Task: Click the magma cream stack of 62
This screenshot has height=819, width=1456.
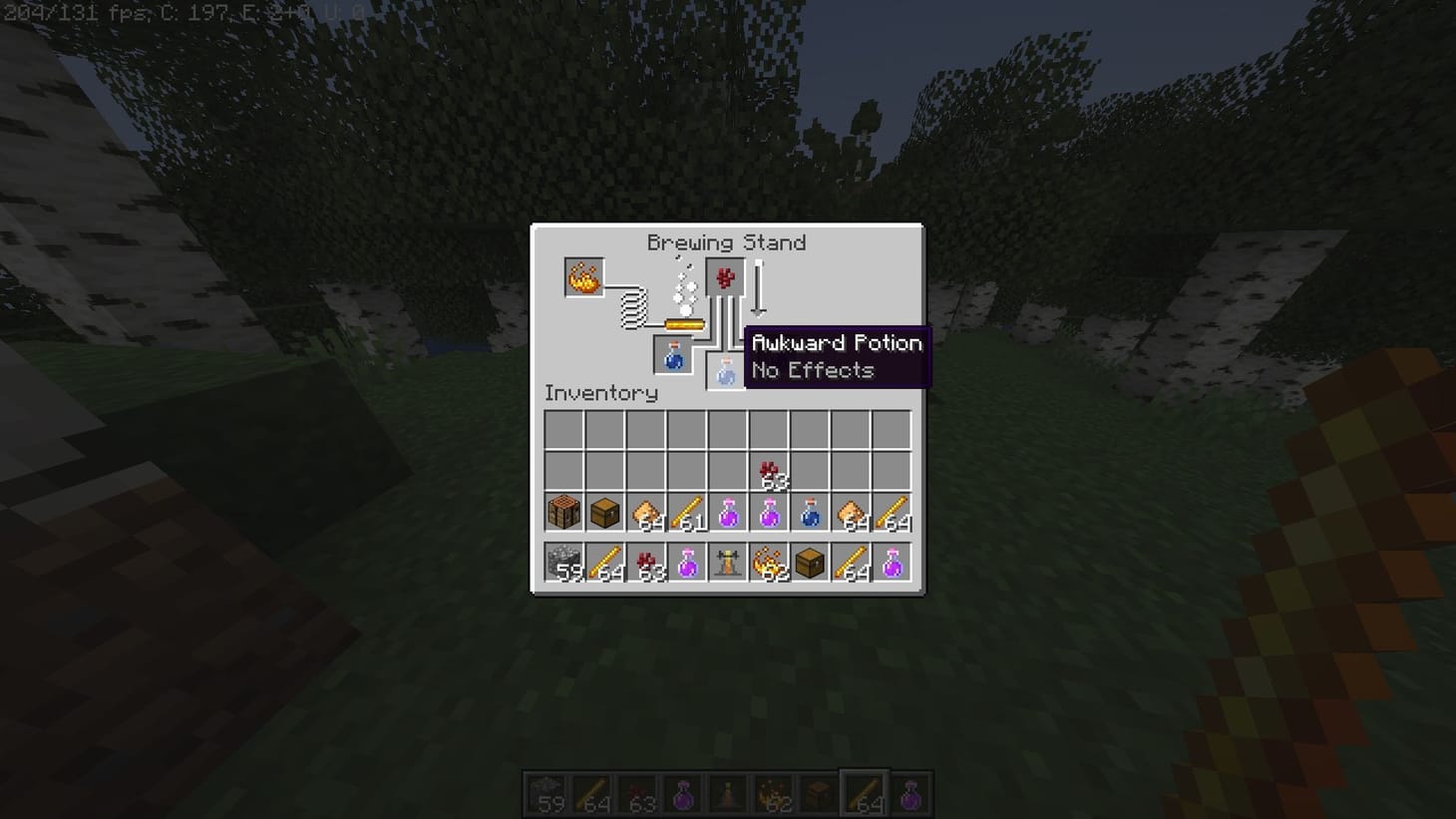Action: coord(768,564)
